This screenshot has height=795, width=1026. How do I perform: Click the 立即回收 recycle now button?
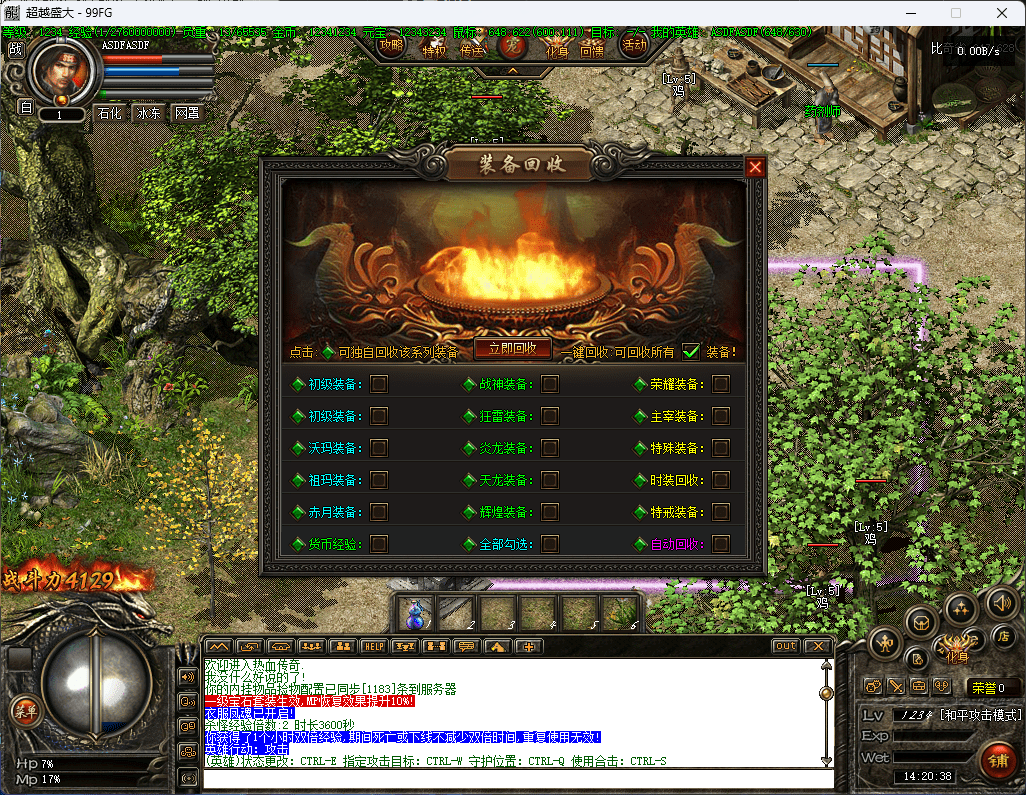click(512, 348)
